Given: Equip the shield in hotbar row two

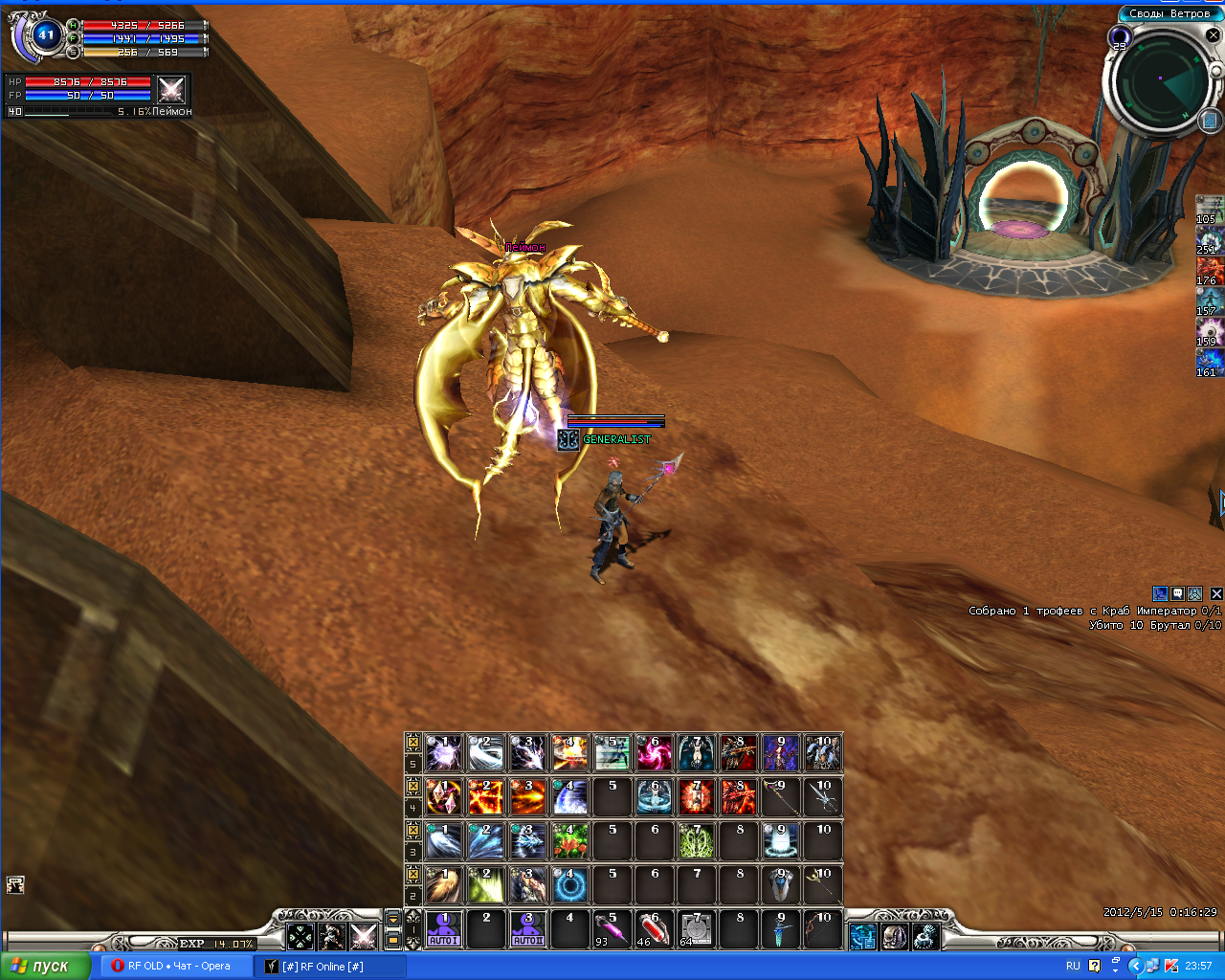Looking at the screenshot, I should 780,884.
